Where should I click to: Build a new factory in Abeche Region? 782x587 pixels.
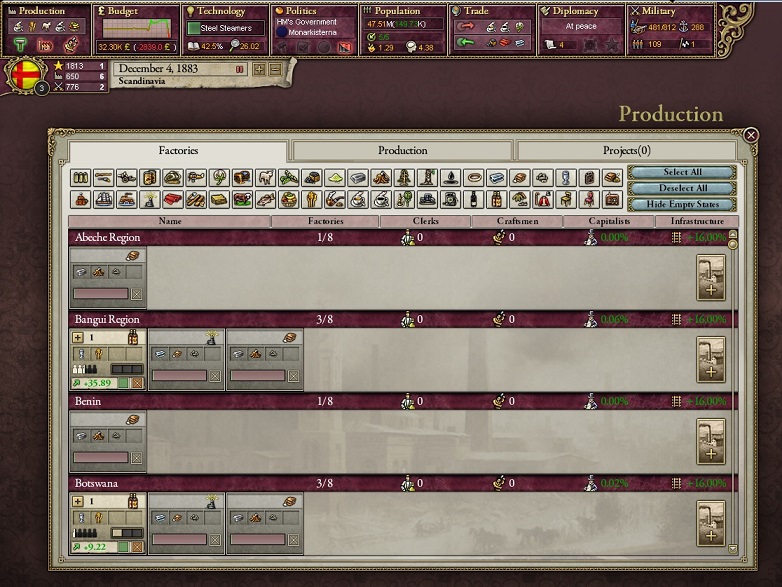point(711,278)
